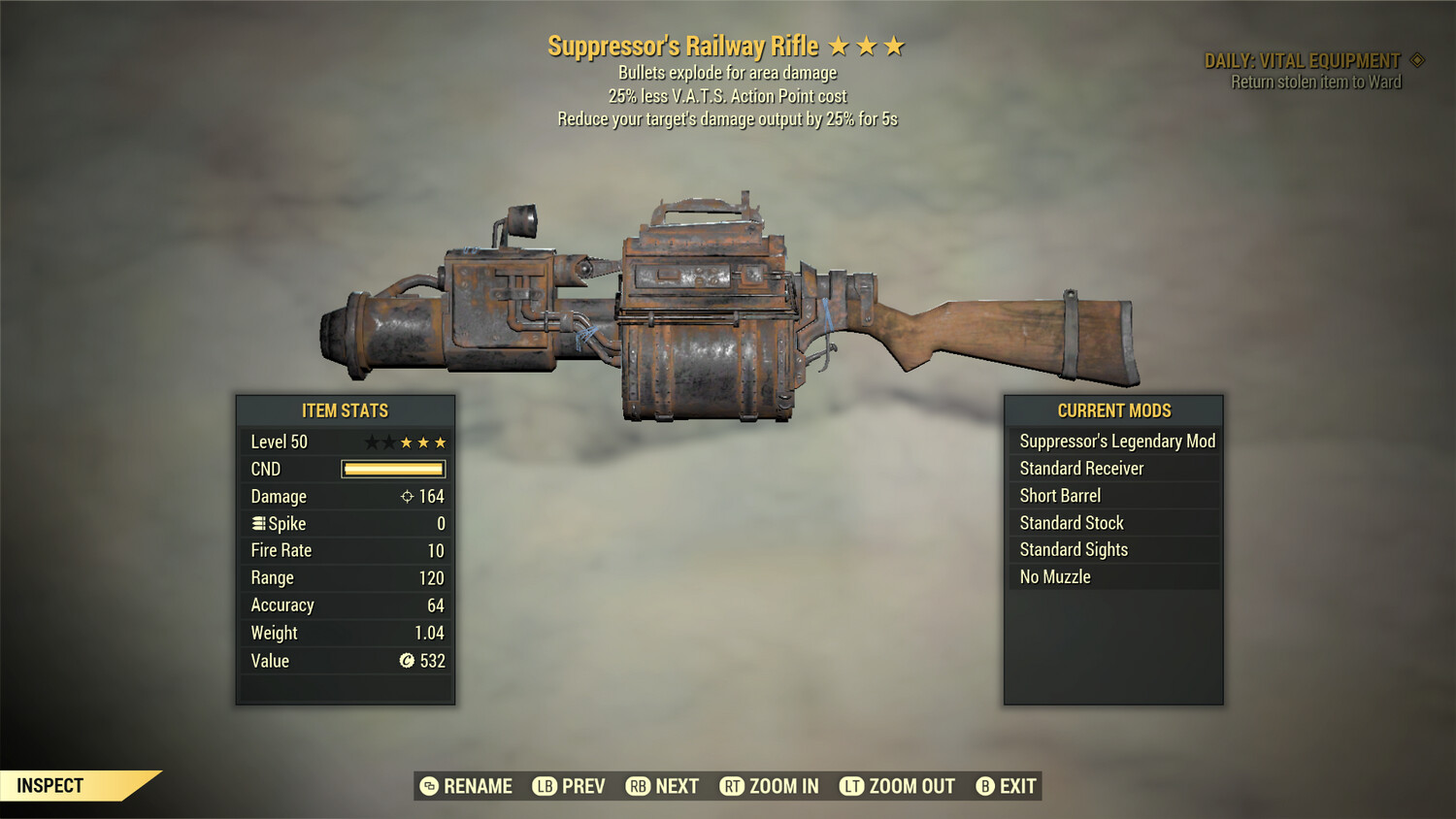Viewport: 1456px width, 819px height.
Task: Toggle the first legendary star in the title
Action: (x=839, y=45)
